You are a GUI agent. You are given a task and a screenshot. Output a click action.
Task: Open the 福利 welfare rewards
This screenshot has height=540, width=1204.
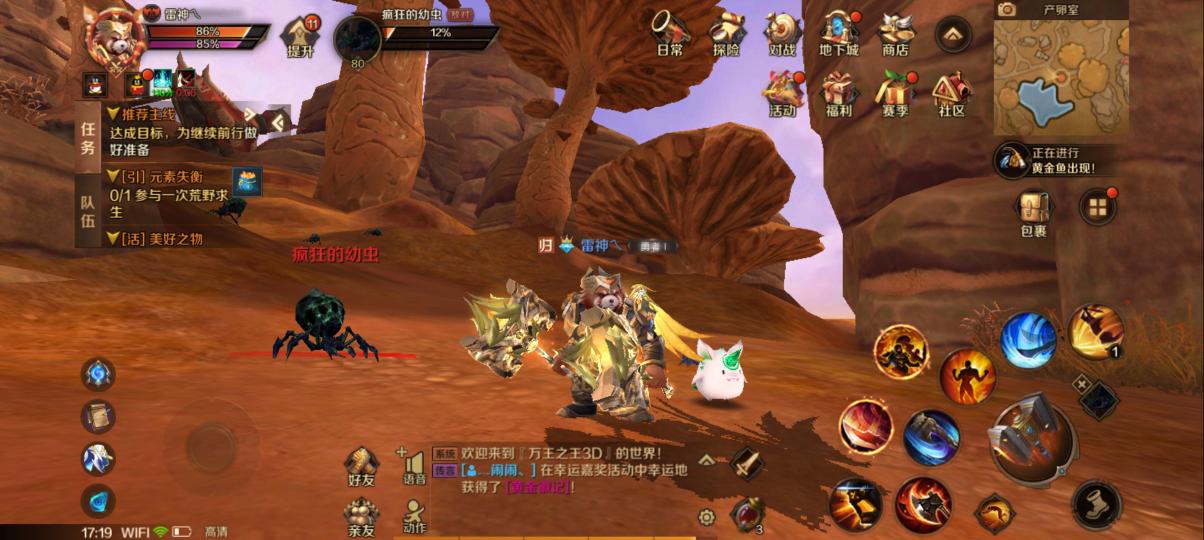pyautogui.click(x=838, y=94)
